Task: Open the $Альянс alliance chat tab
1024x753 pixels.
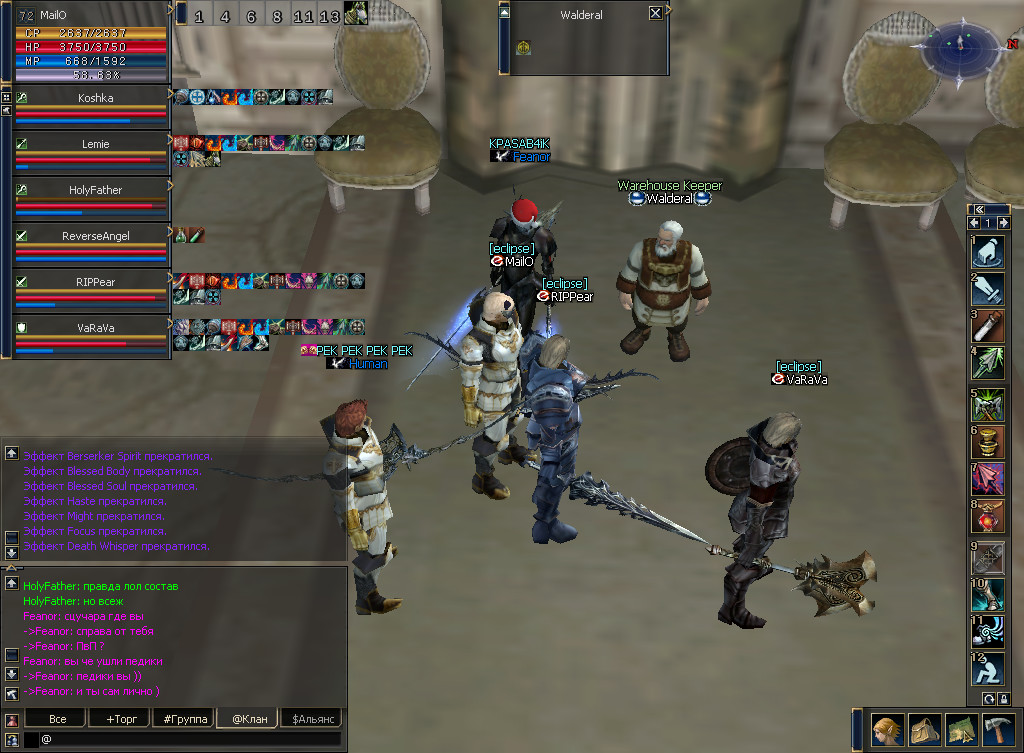Action: [312, 719]
